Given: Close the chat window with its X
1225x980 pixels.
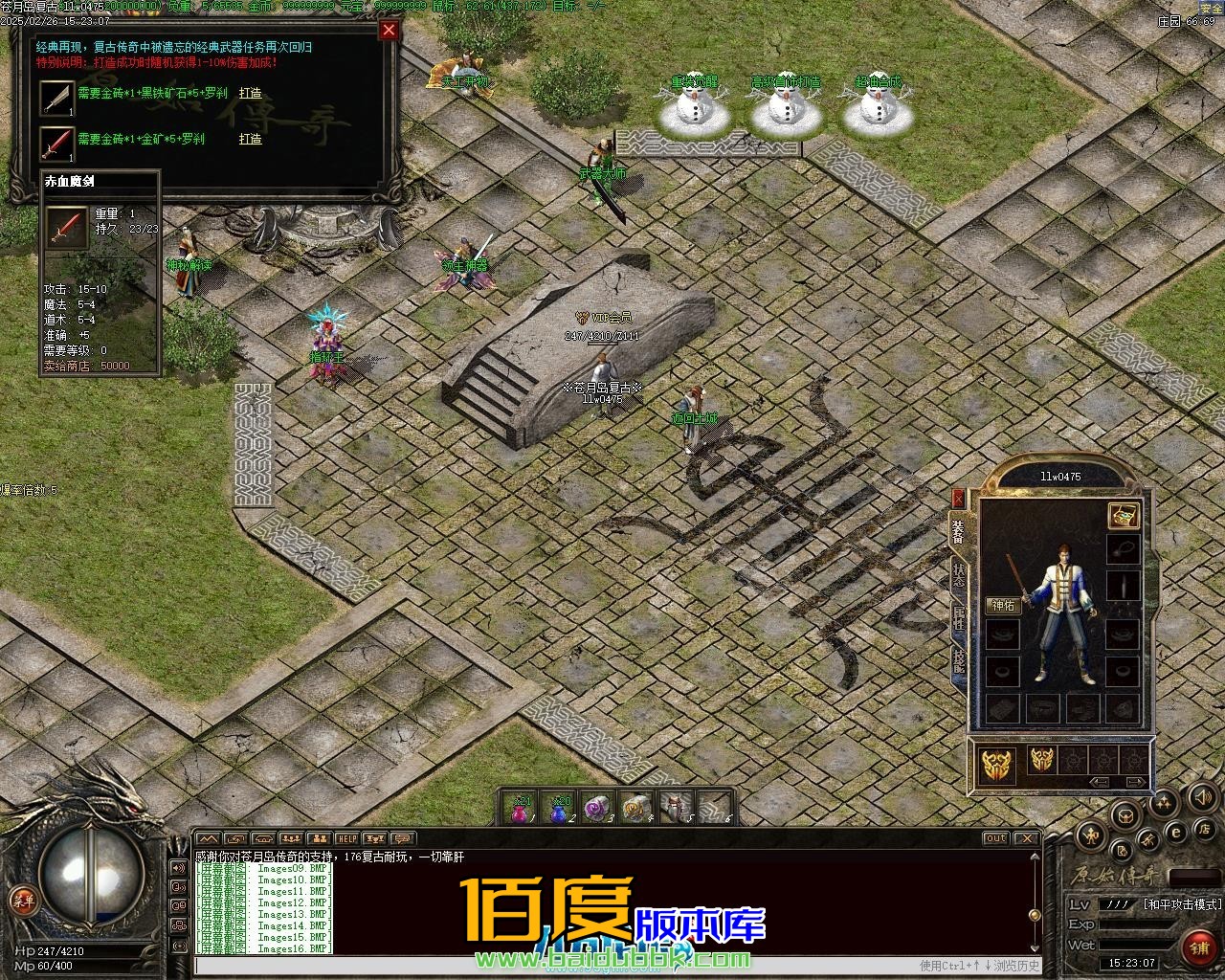Looking at the screenshot, I should pos(1027,838).
